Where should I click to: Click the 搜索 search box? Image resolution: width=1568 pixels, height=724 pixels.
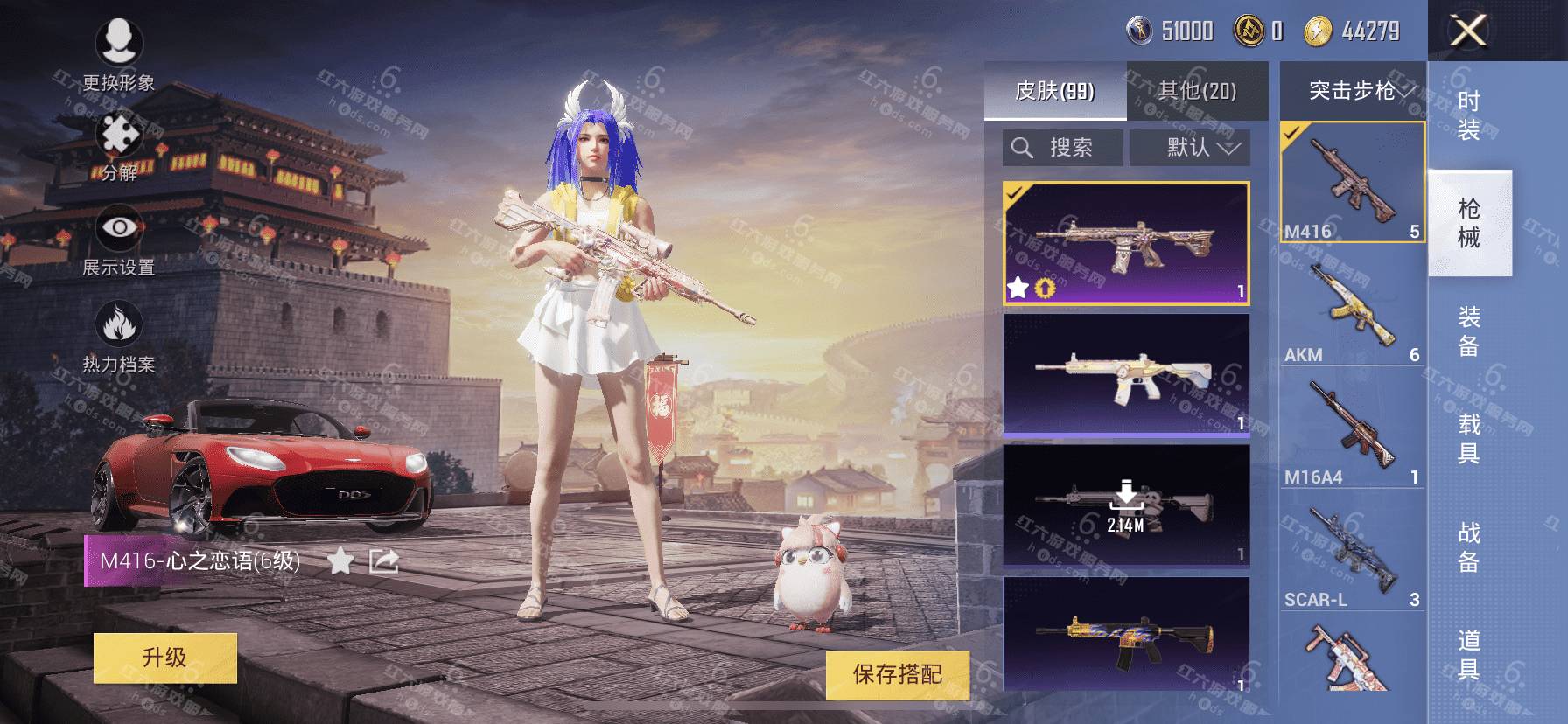[1063, 148]
